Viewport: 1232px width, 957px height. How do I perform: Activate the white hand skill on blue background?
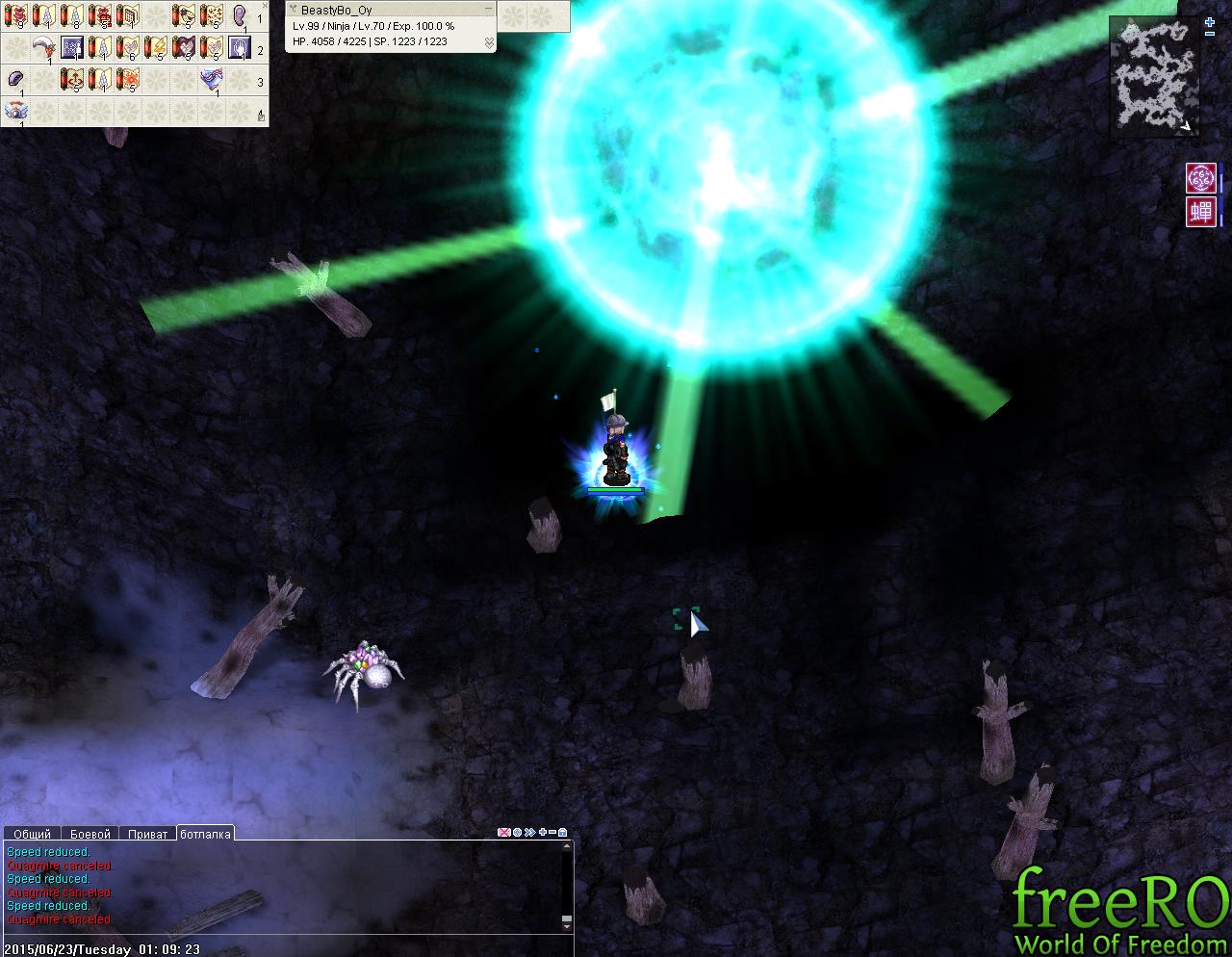click(x=239, y=47)
